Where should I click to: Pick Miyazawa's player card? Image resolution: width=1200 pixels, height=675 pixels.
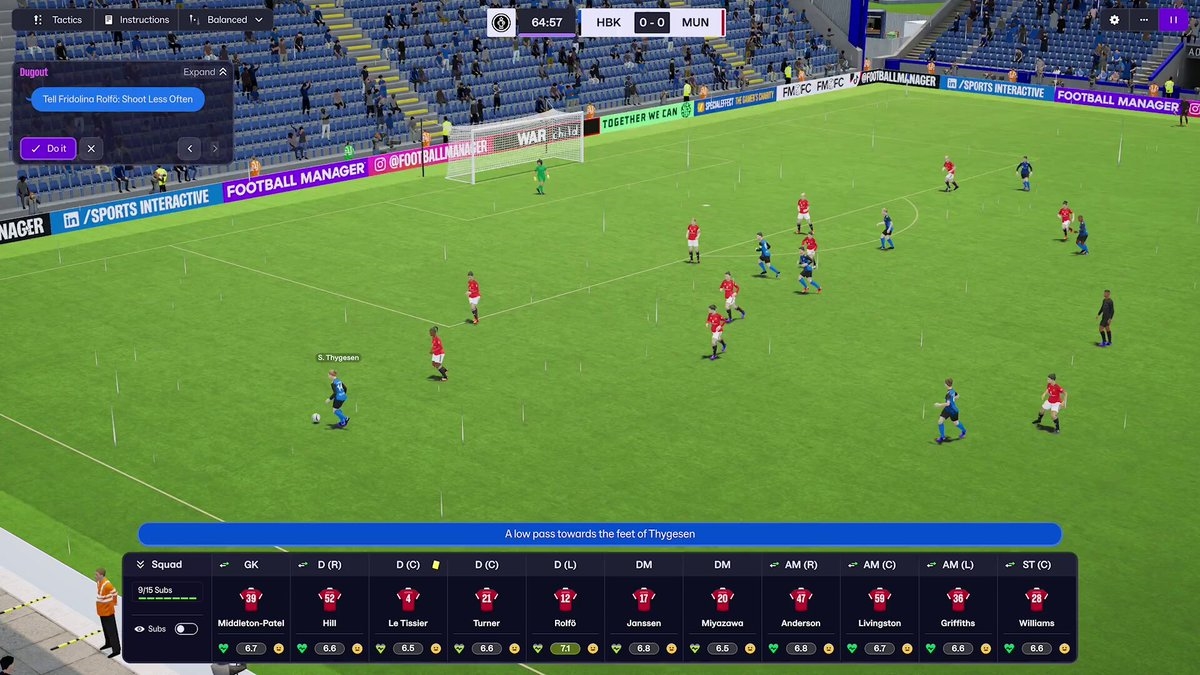(x=722, y=607)
